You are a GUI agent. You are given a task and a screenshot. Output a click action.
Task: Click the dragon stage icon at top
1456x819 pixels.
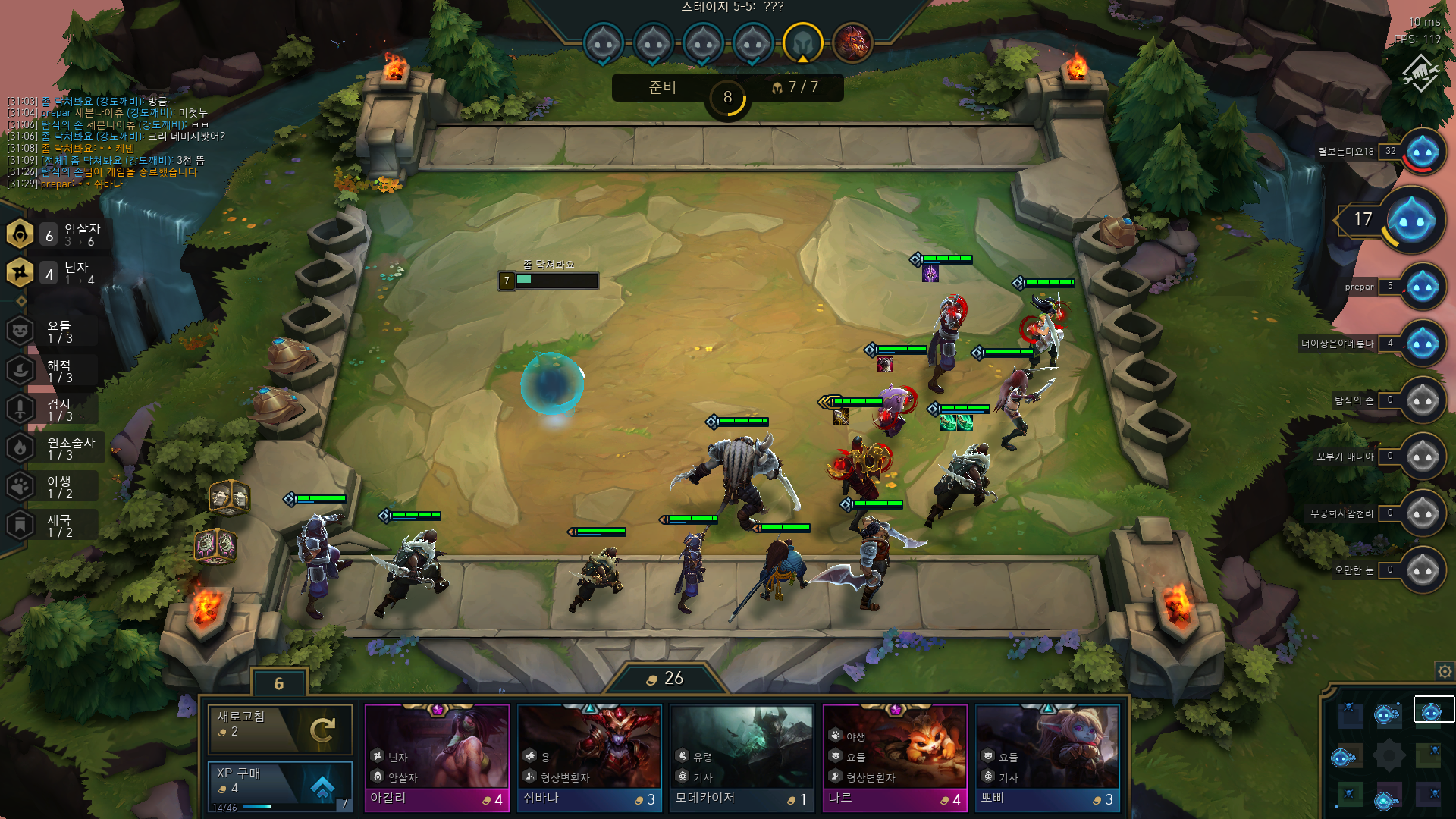[x=852, y=43]
